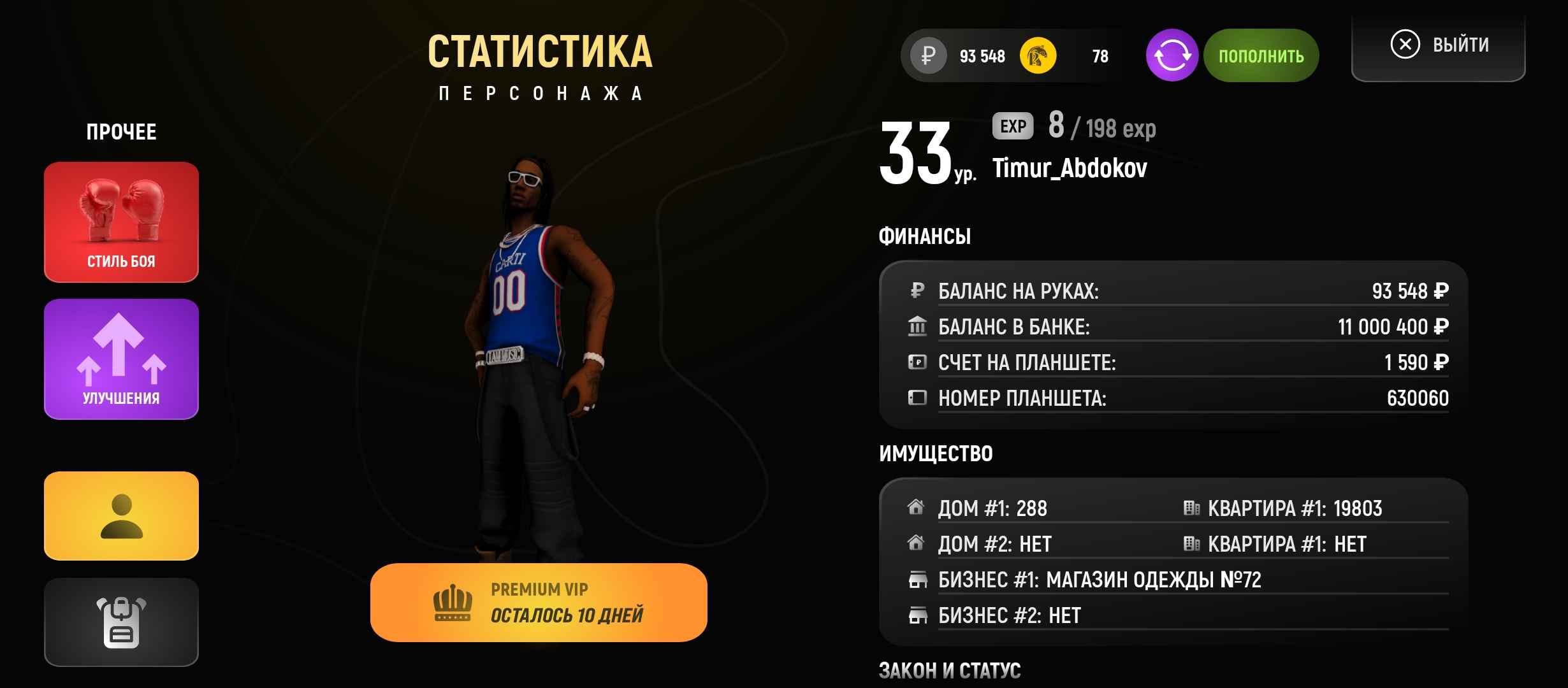Exit via the Выйти button
This screenshot has height=688, width=1568.
(1439, 46)
